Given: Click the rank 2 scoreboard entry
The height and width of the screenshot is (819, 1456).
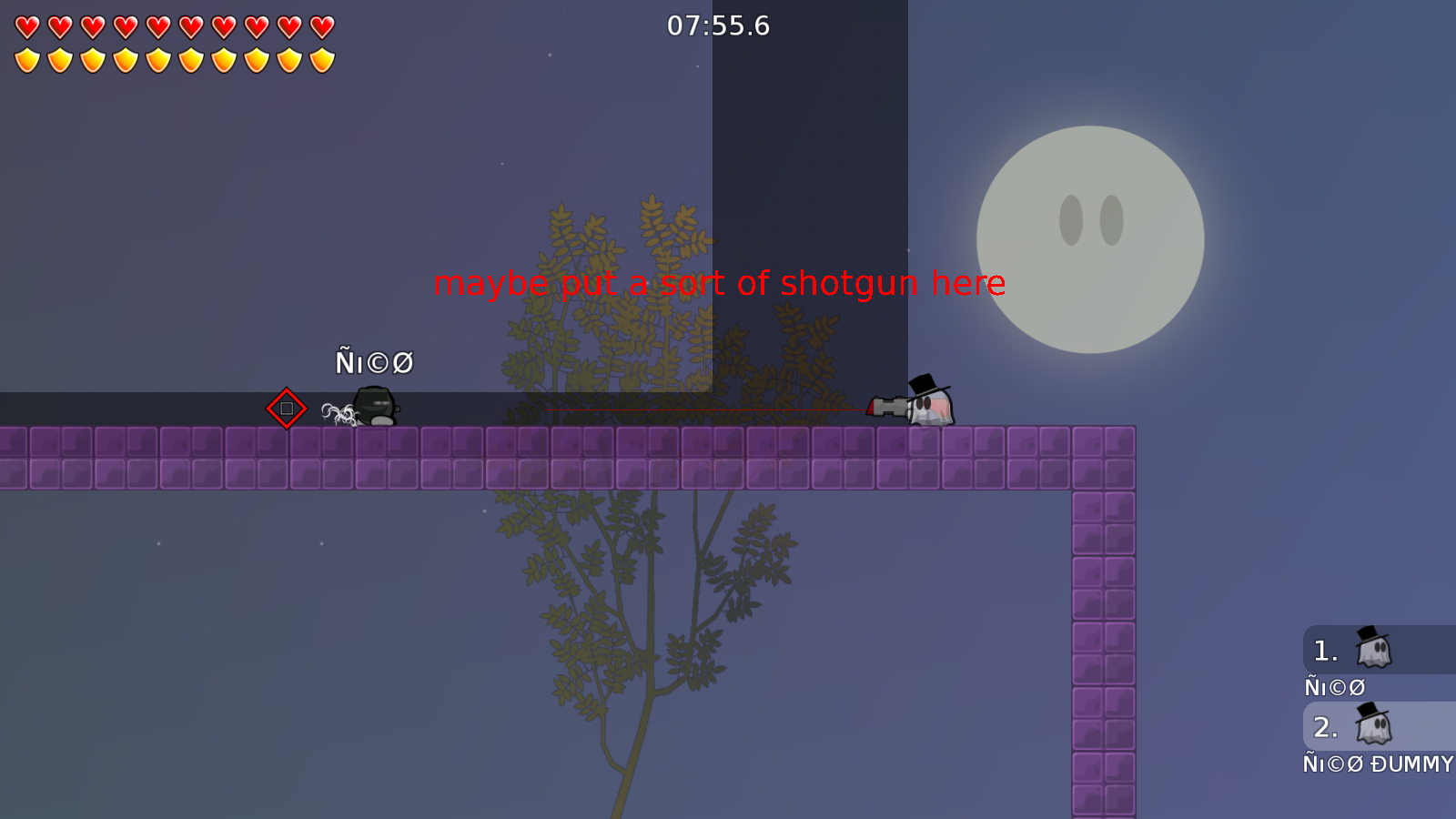Looking at the screenshot, I should (x=1377, y=727).
